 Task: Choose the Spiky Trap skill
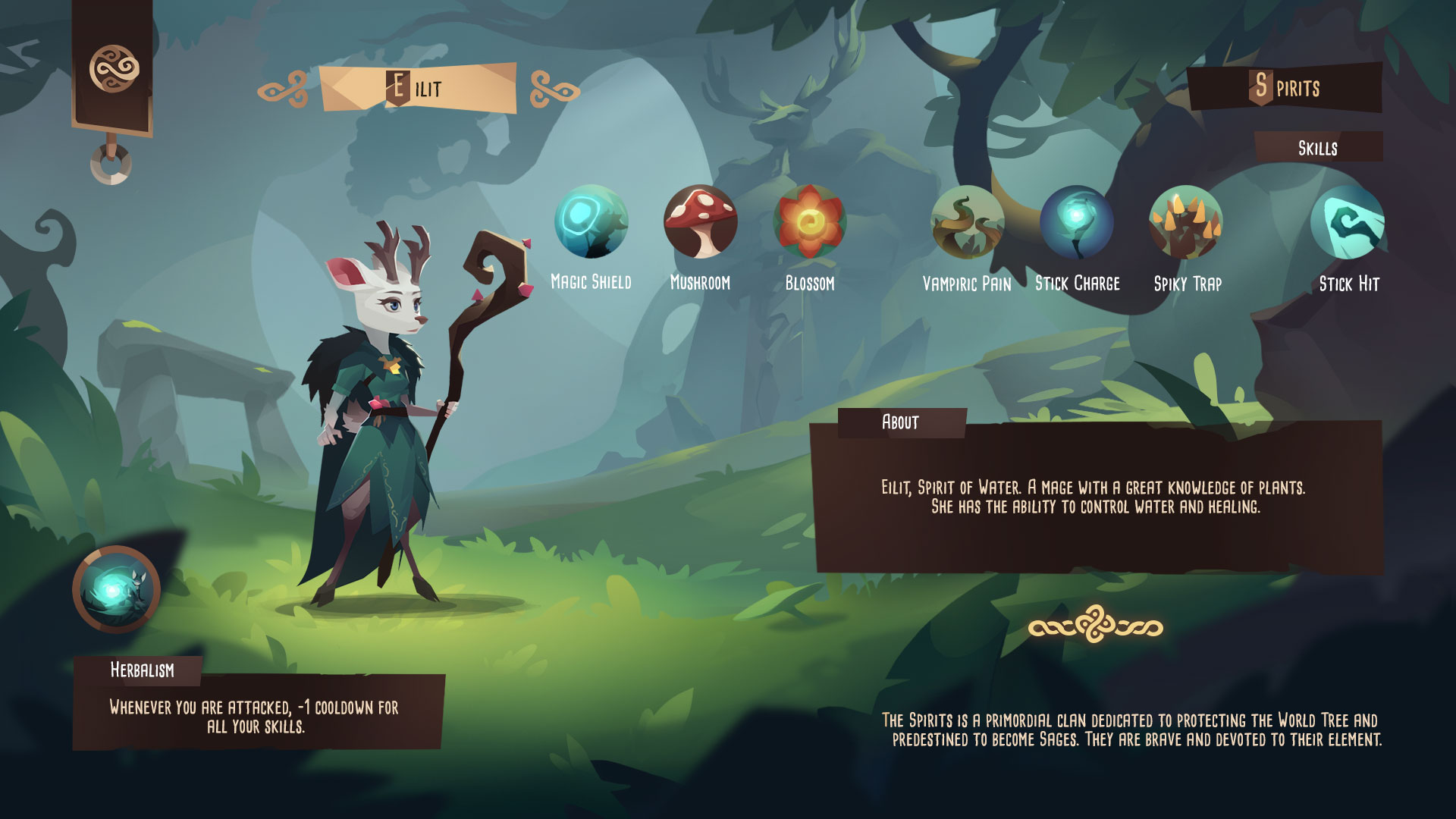(1186, 222)
